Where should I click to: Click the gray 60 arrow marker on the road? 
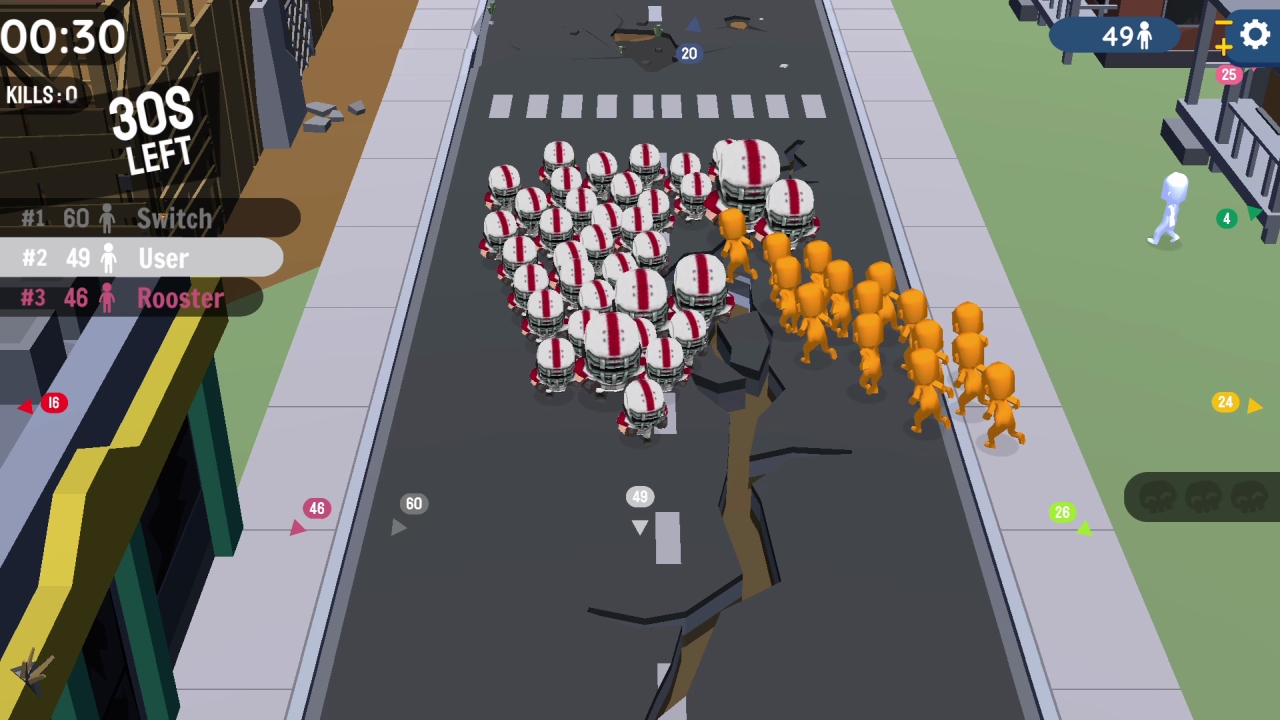pos(413,504)
